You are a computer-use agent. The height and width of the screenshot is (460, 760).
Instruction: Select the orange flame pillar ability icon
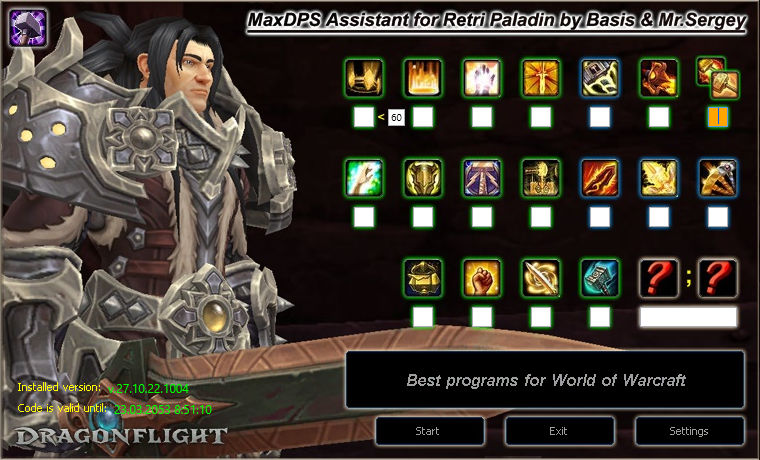pyautogui.click(x=422, y=77)
